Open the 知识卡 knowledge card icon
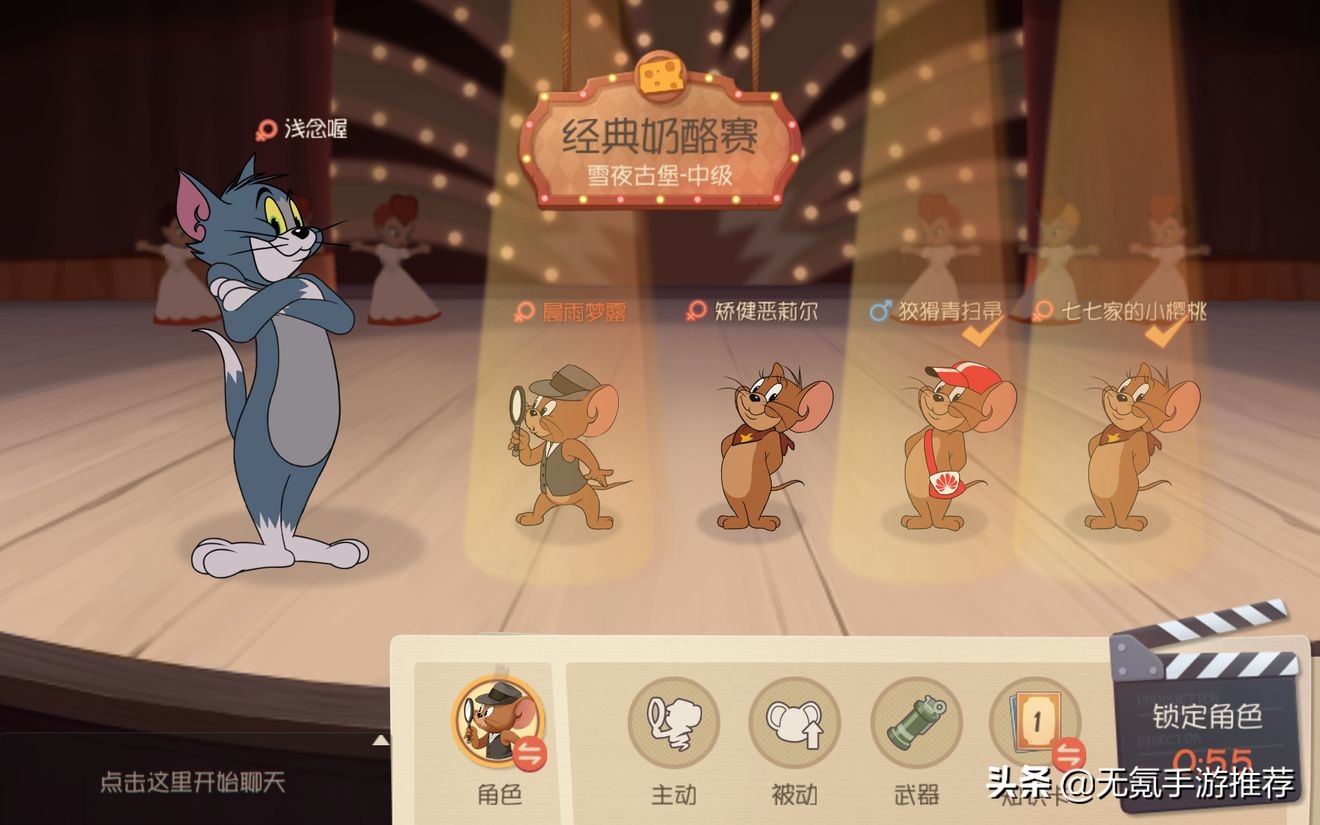This screenshot has height=825, width=1320. pyautogui.click(x=1035, y=718)
